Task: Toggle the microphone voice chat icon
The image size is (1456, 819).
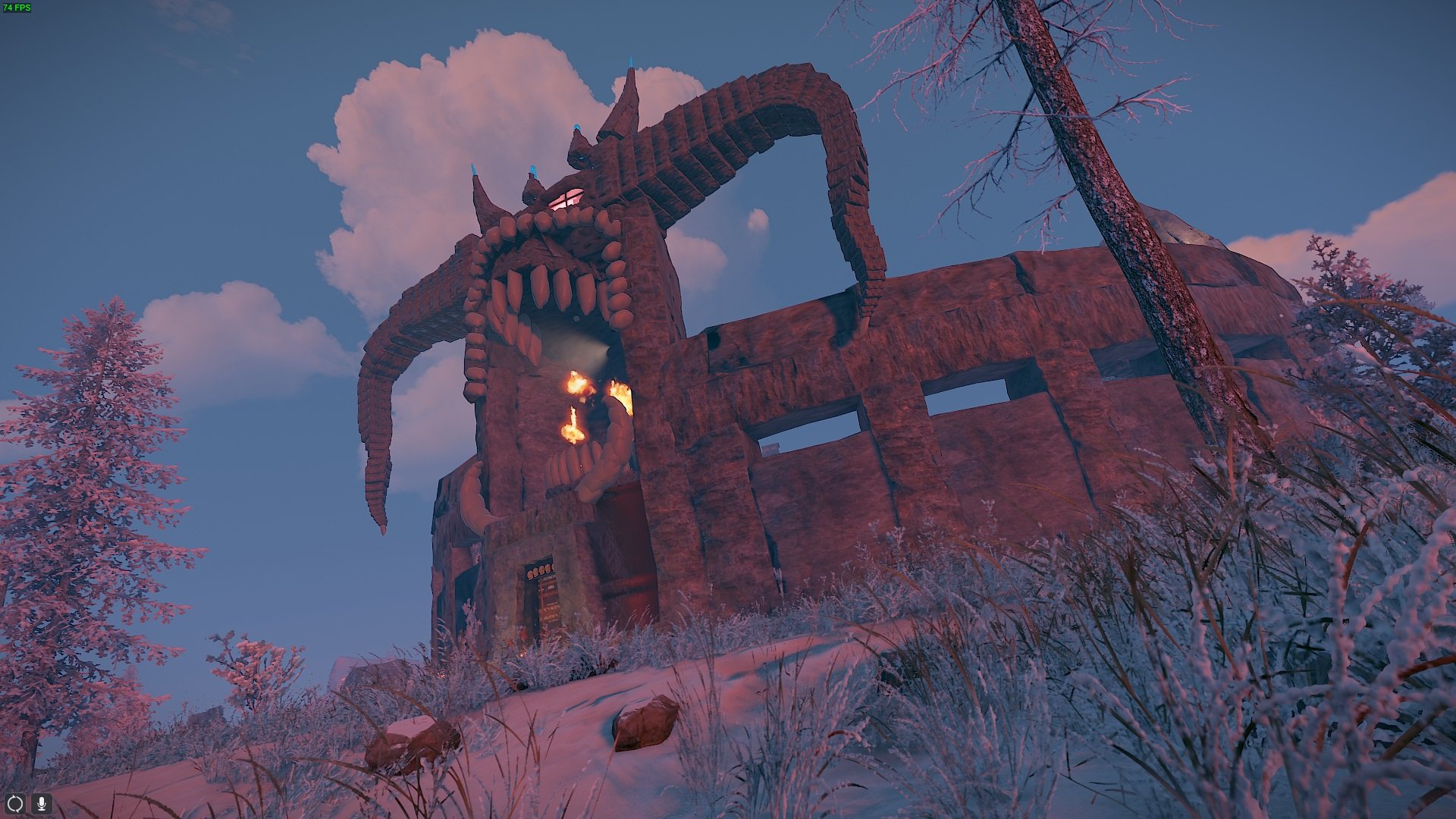Action: click(x=41, y=803)
